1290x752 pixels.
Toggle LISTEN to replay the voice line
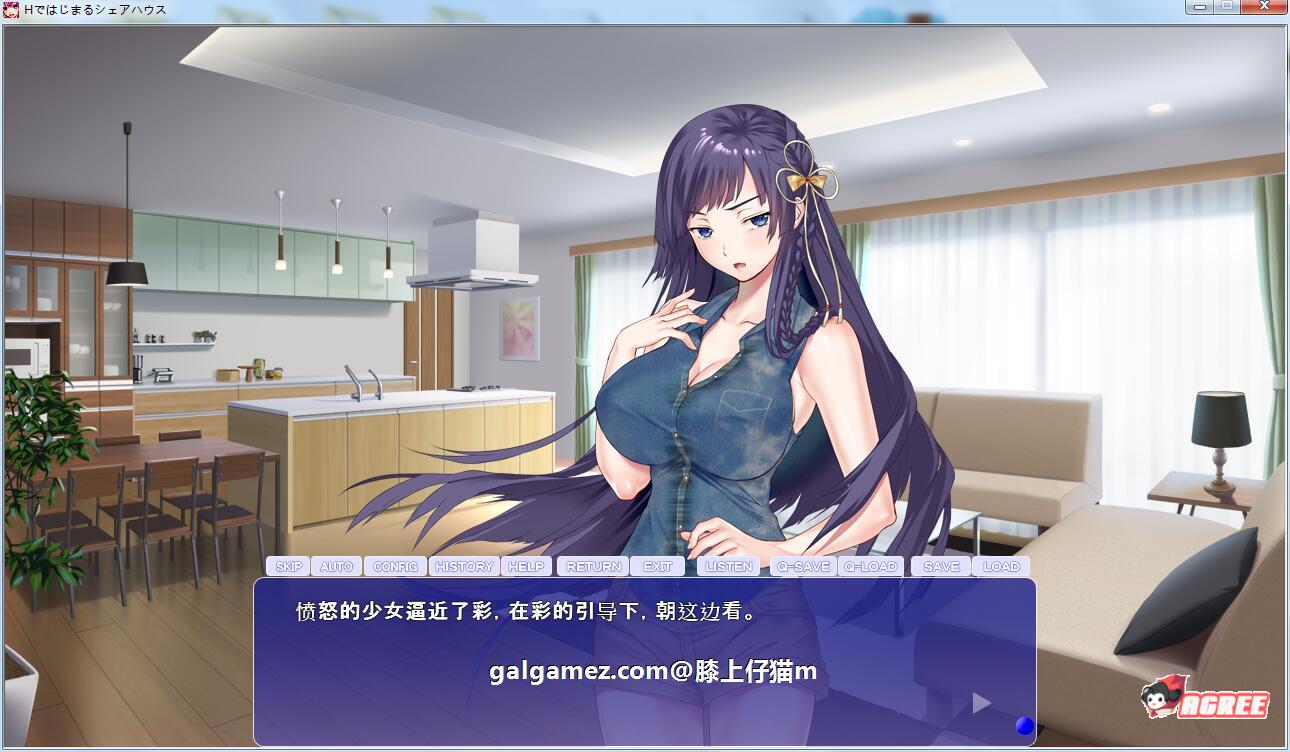tap(729, 566)
